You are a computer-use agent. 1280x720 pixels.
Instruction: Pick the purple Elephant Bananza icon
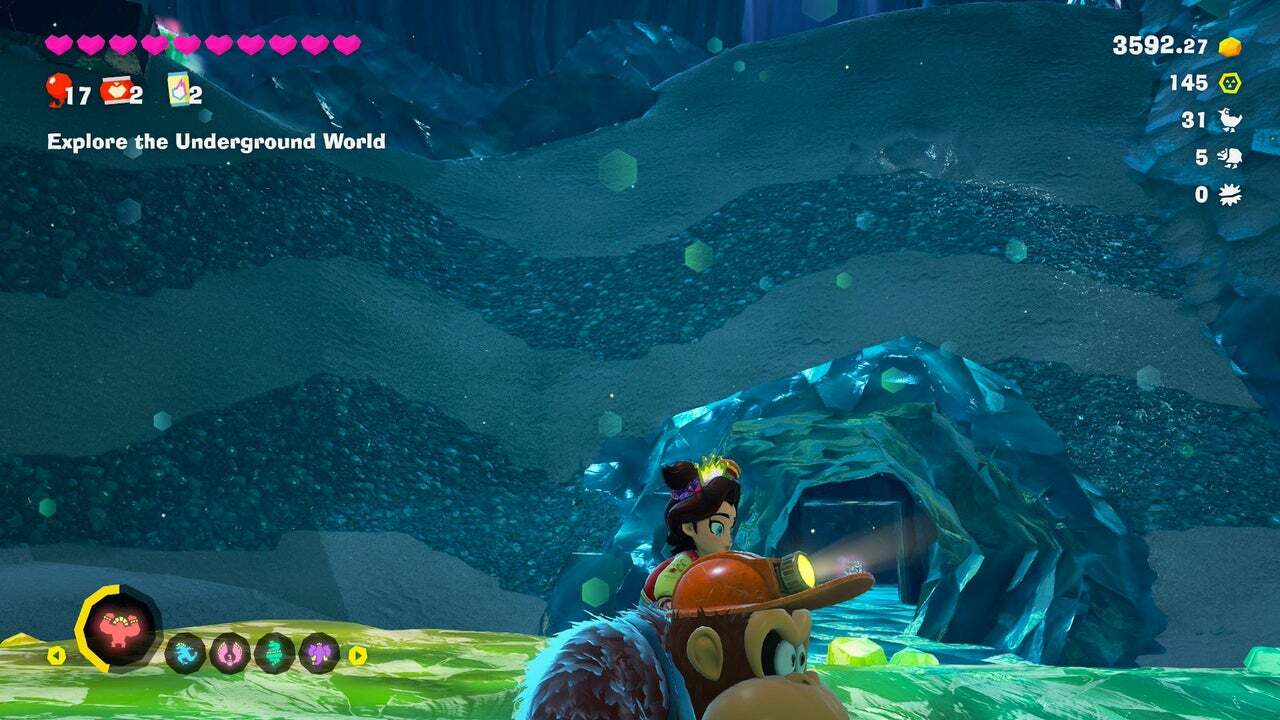319,653
